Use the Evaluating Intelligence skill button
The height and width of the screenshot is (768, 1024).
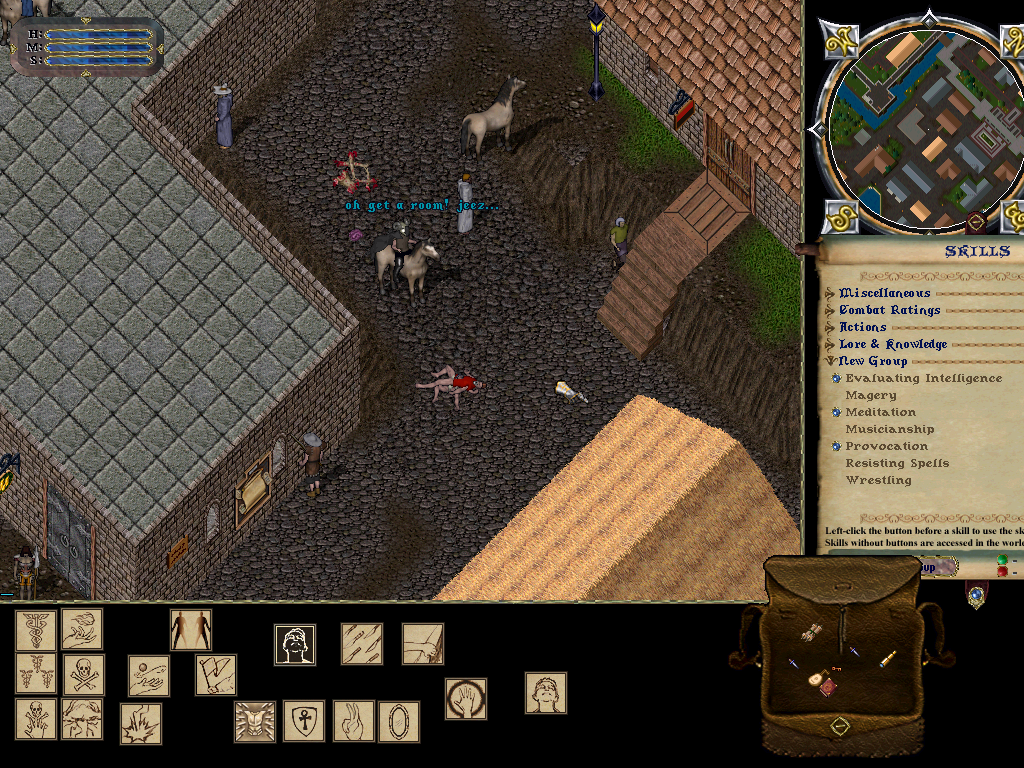[x=836, y=378]
